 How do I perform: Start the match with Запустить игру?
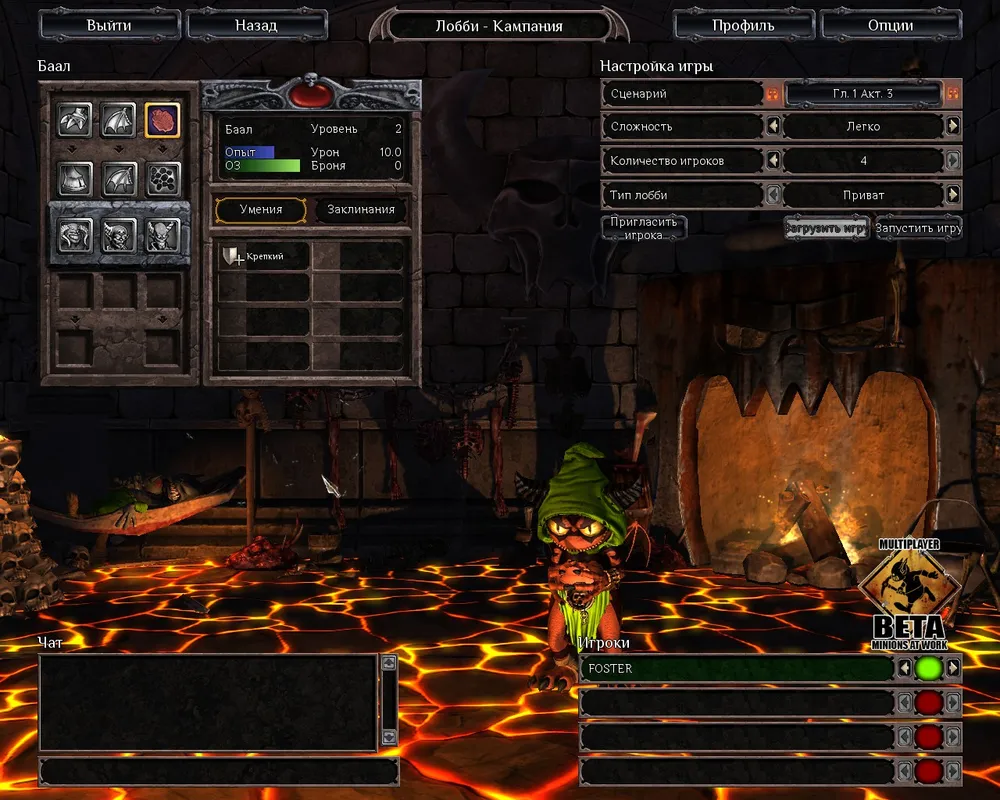(x=918, y=228)
